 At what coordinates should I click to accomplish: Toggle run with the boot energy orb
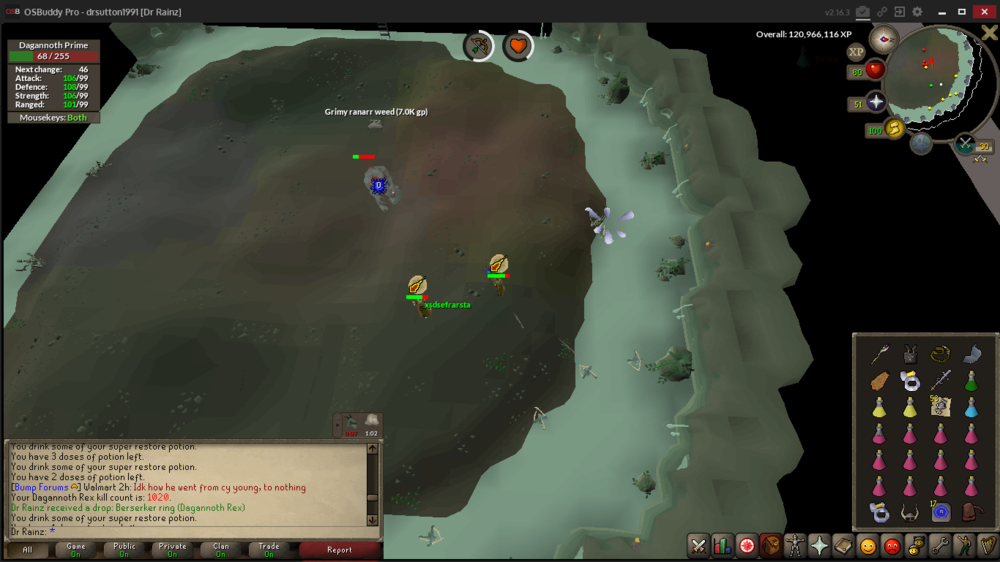click(894, 128)
